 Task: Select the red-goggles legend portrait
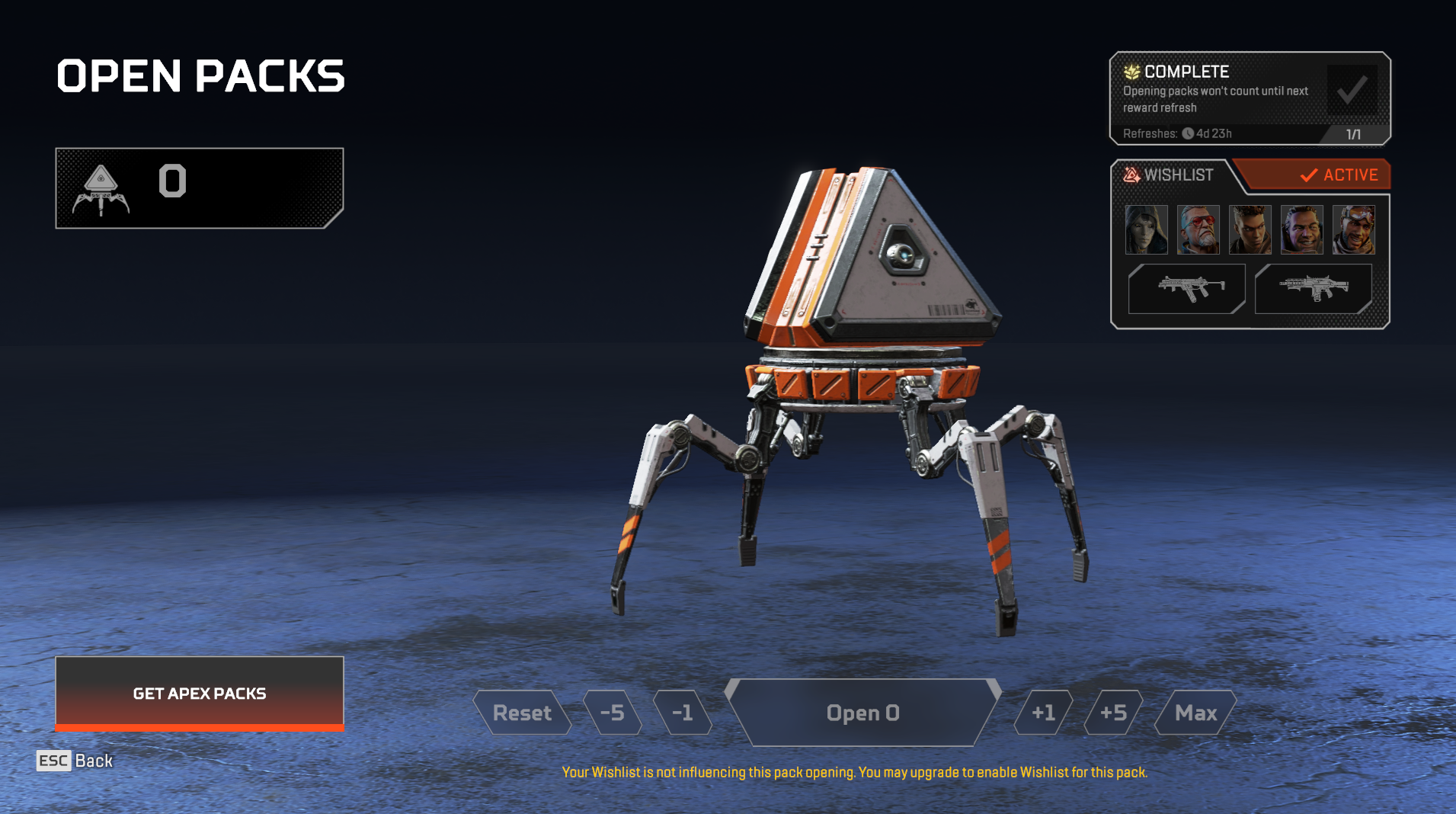tap(1198, 229)
